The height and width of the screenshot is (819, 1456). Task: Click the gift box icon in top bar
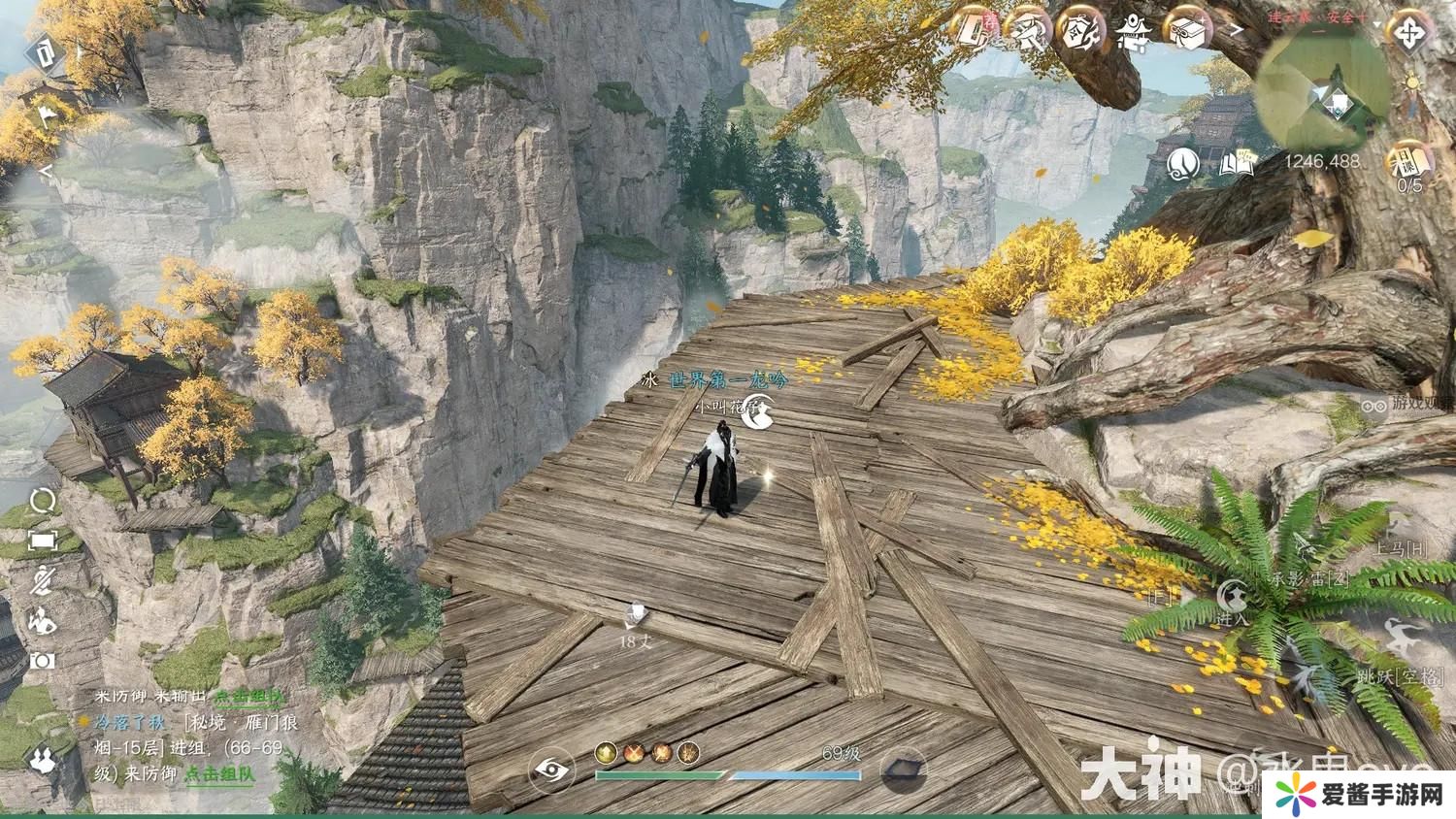pos(1188,32)
